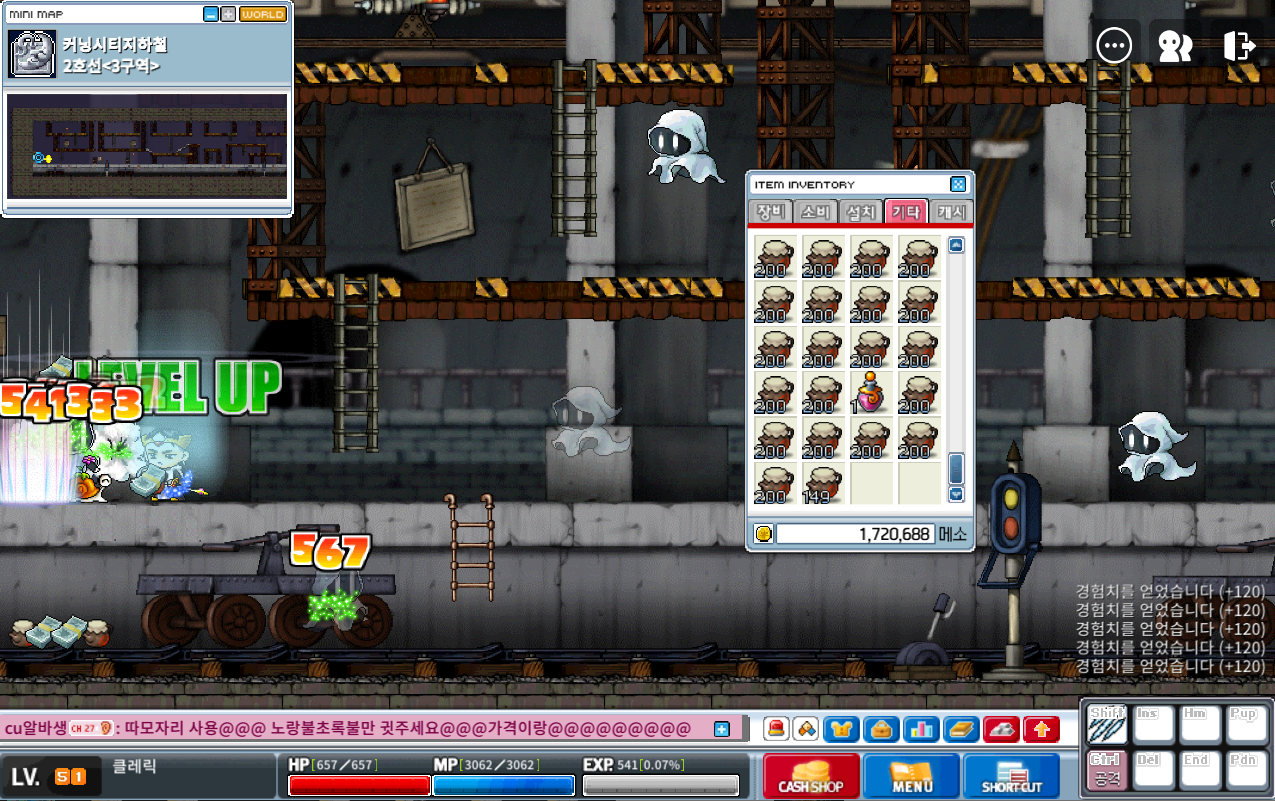Select the jar stack showing 149
The image size is (1275, 801).
click(820, 483)
